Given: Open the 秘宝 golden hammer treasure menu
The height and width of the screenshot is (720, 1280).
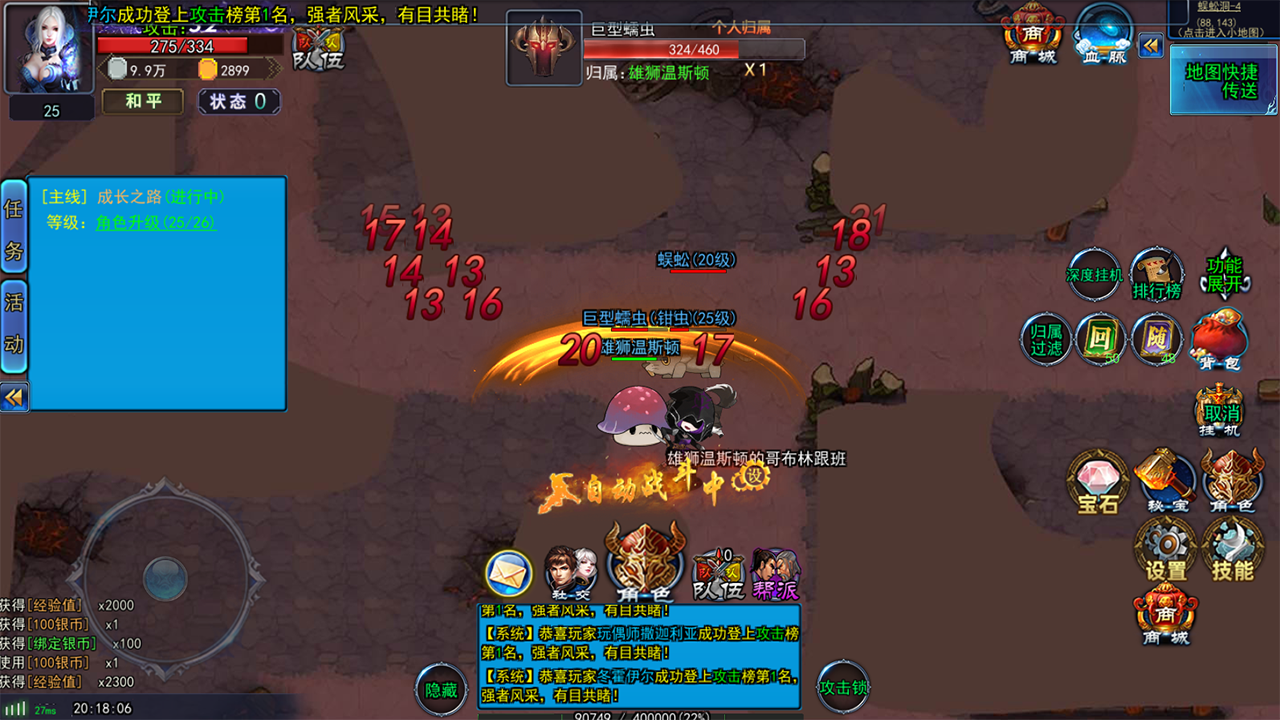Looking at the screenshot, I should [x=1165, y=480].
